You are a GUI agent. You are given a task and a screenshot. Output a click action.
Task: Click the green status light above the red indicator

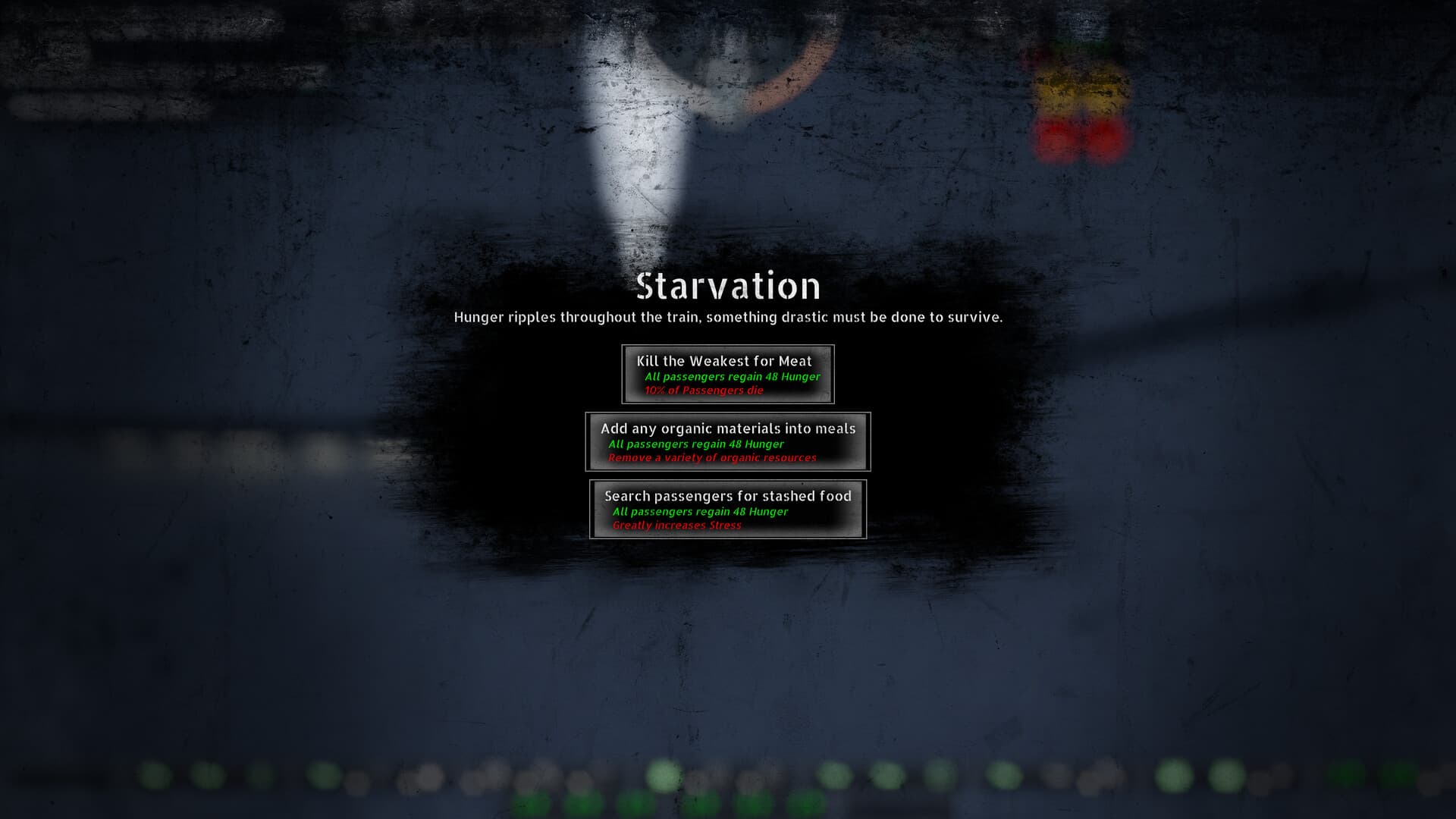coord(1073,45)
